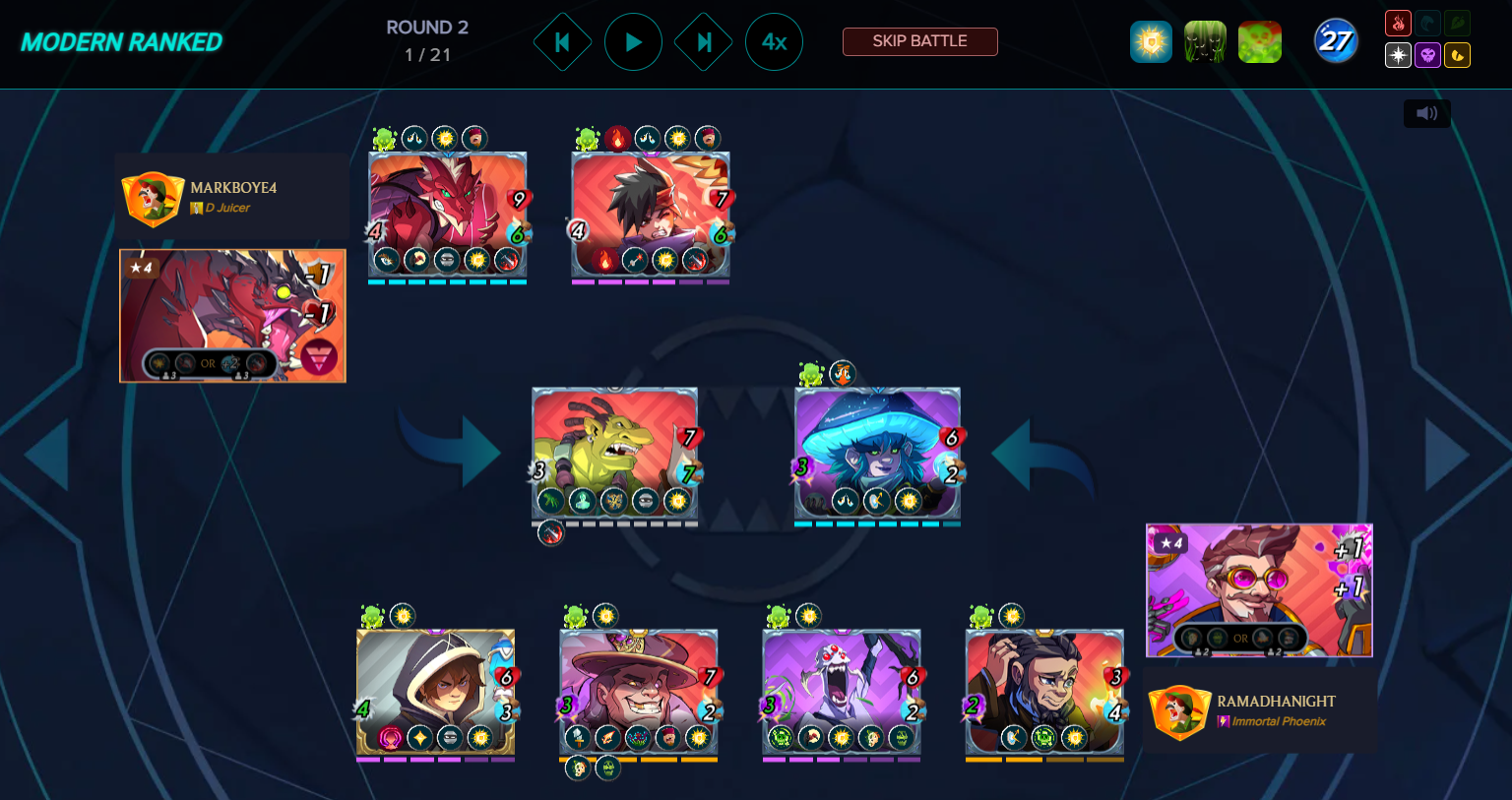The image size is (1512, 800).
Task: Play the battle animation
Action: tap(633, 41)
